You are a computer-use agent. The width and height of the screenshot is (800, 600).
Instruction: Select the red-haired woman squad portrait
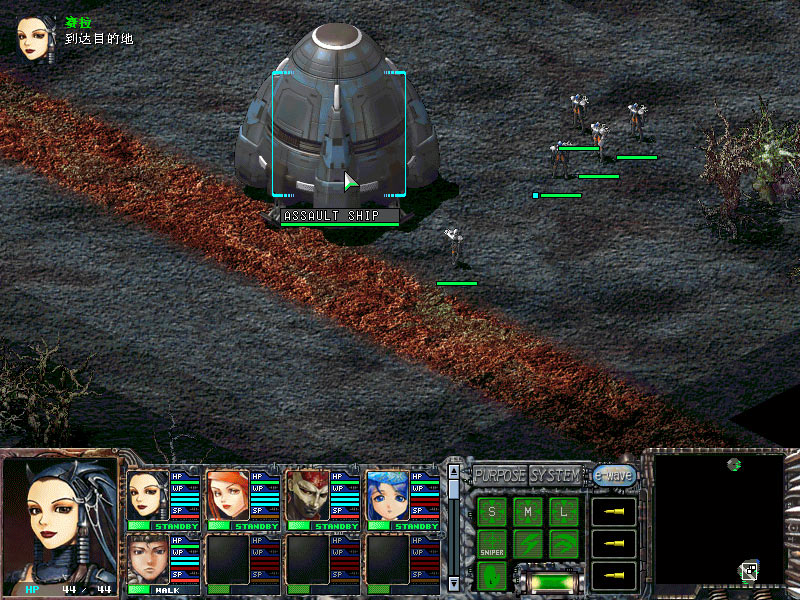[228, 495]
